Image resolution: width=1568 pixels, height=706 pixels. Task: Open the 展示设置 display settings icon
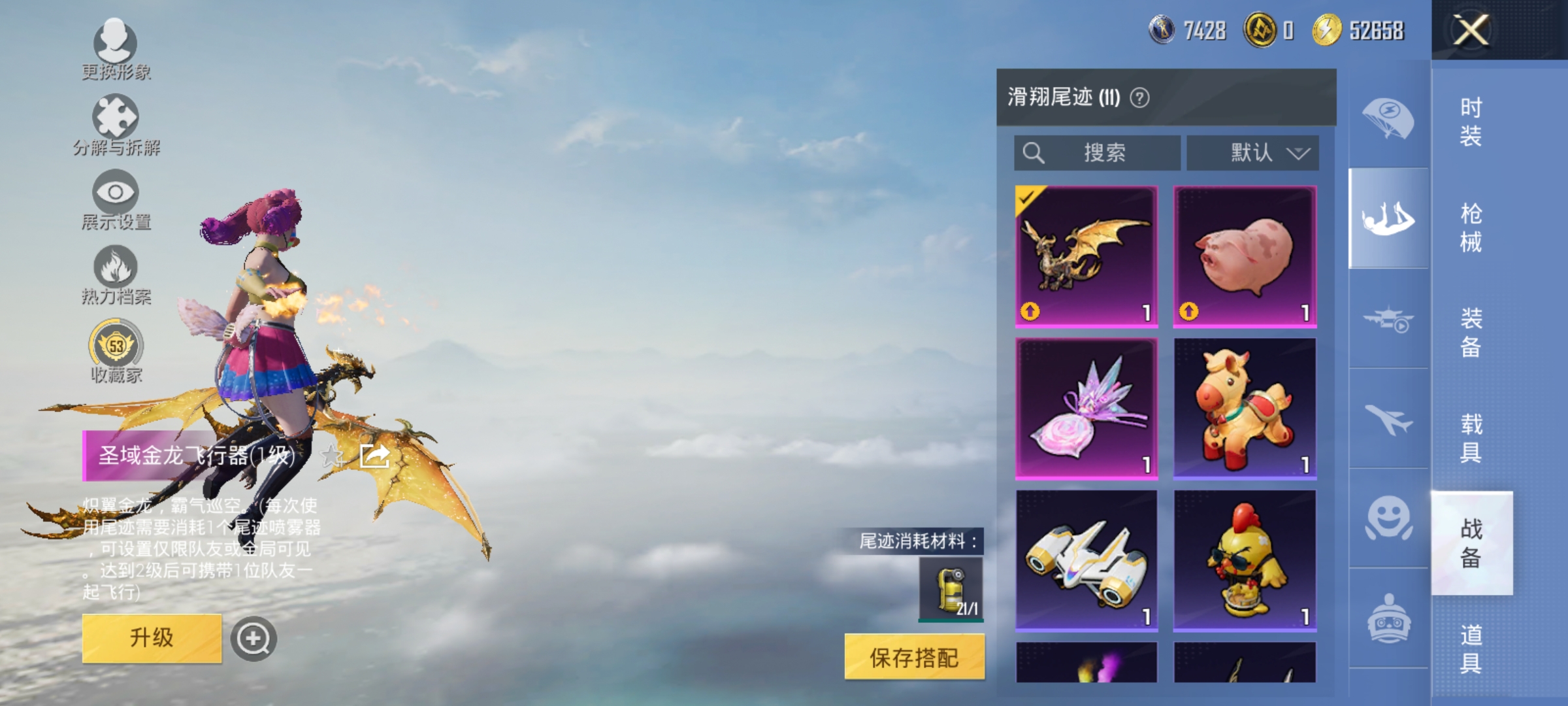[x=116, y=194]
